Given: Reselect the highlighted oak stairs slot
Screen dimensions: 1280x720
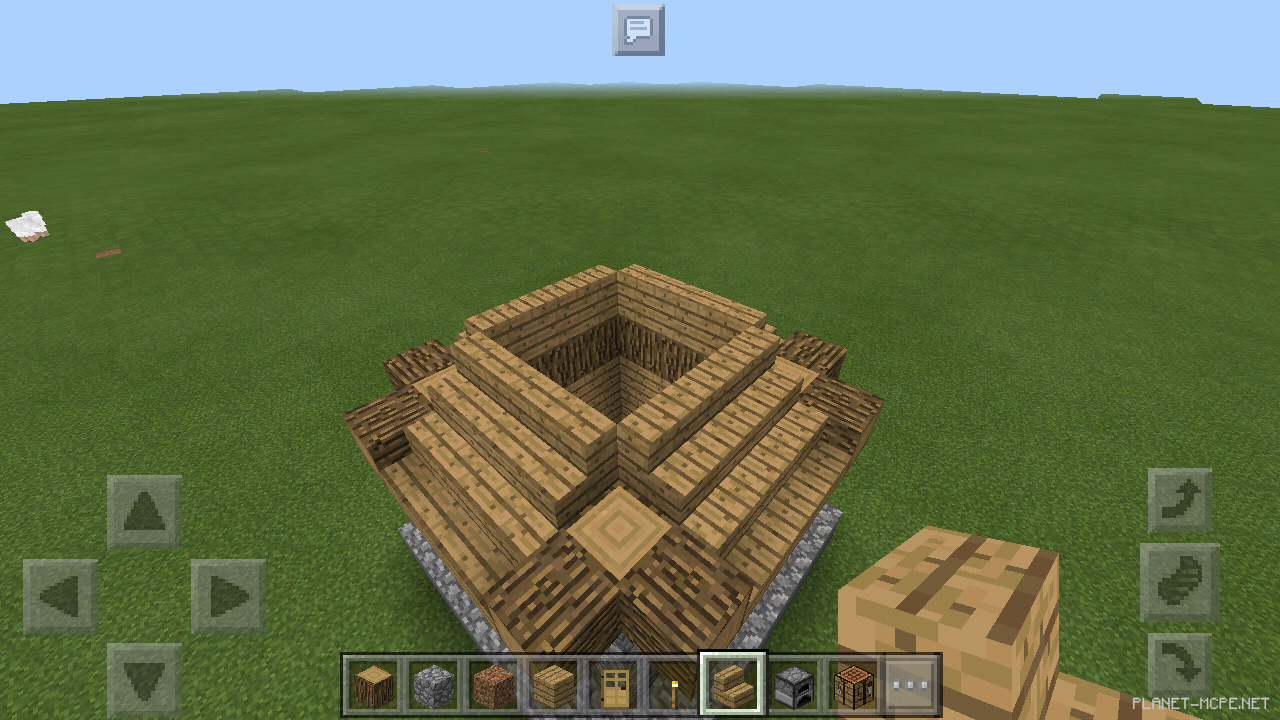Looking at the screenshot, I should point(733,684).
